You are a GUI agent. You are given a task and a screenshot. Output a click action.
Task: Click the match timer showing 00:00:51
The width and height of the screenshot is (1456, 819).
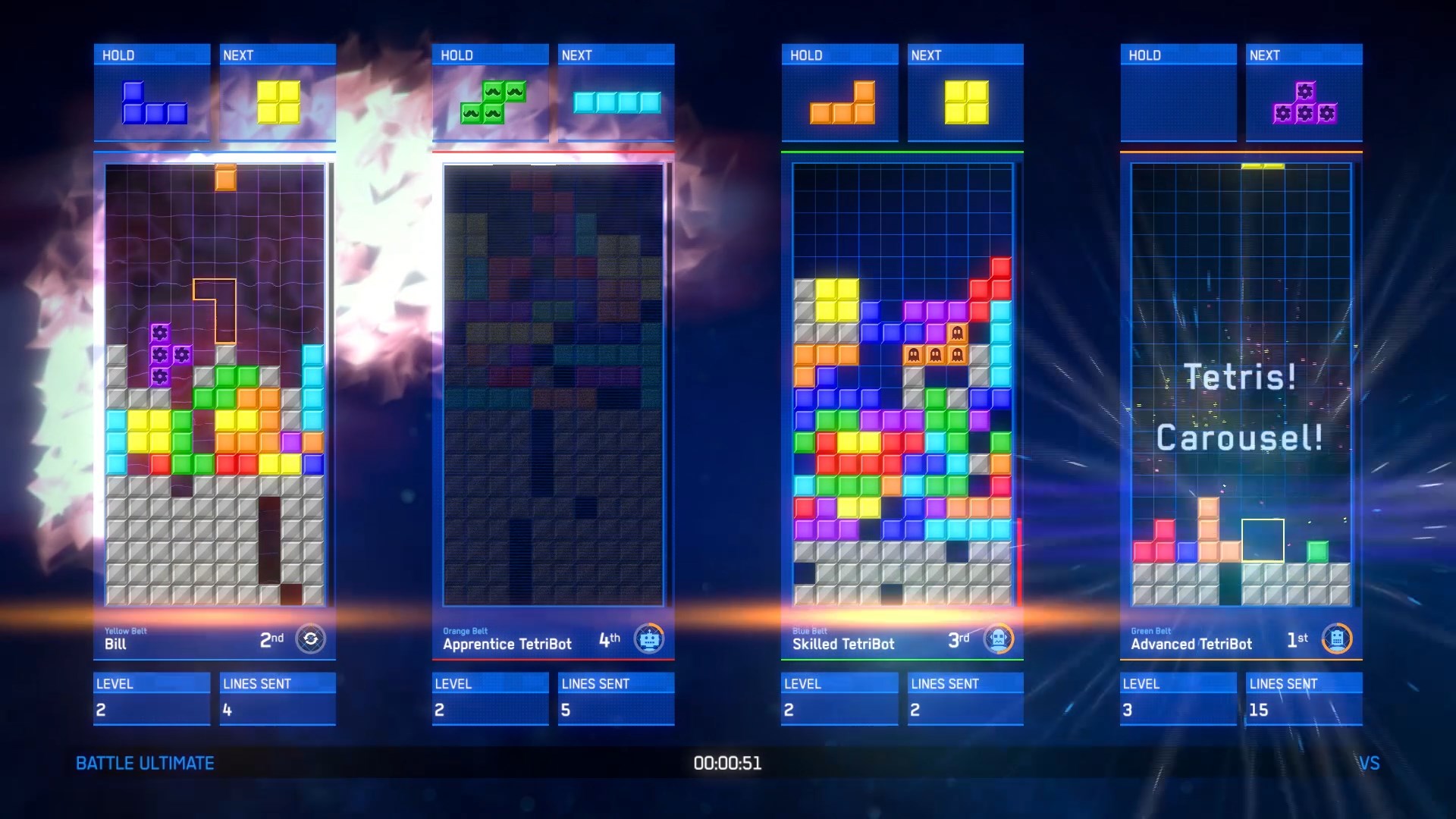click(x=727, y=764)
